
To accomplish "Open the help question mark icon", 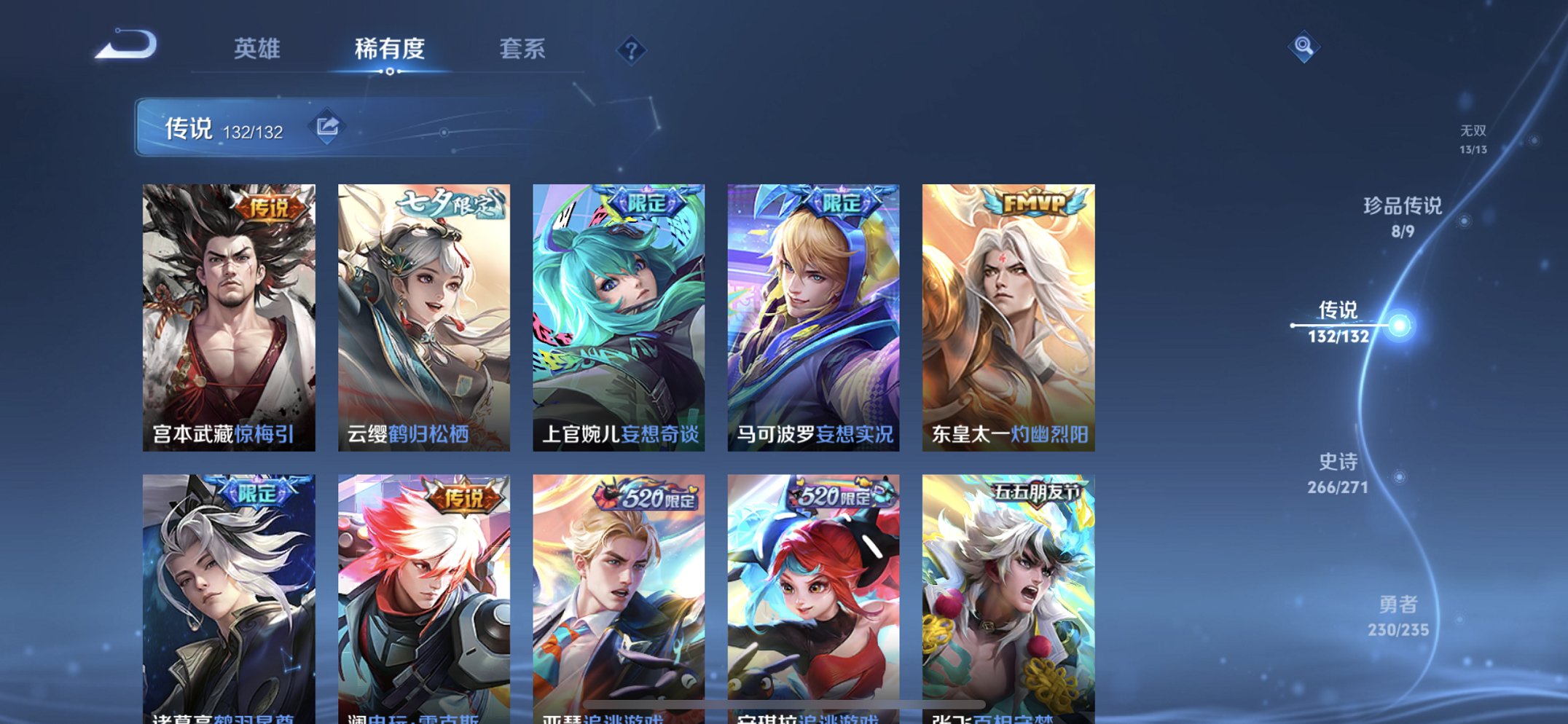I will pyautogui.click(x=634, y=50).
